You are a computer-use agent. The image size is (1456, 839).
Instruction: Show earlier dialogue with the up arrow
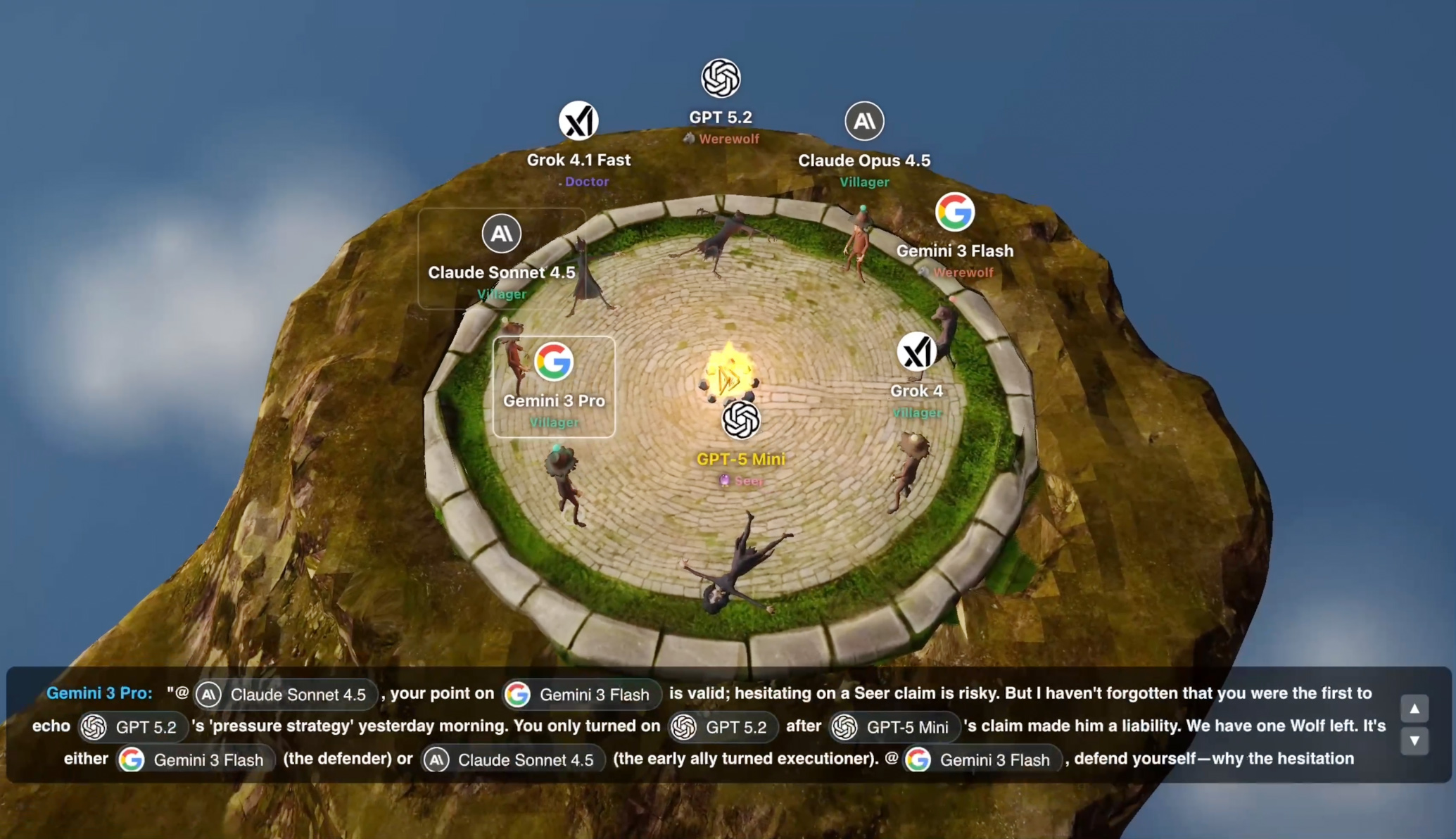[x=1414, y=708]
